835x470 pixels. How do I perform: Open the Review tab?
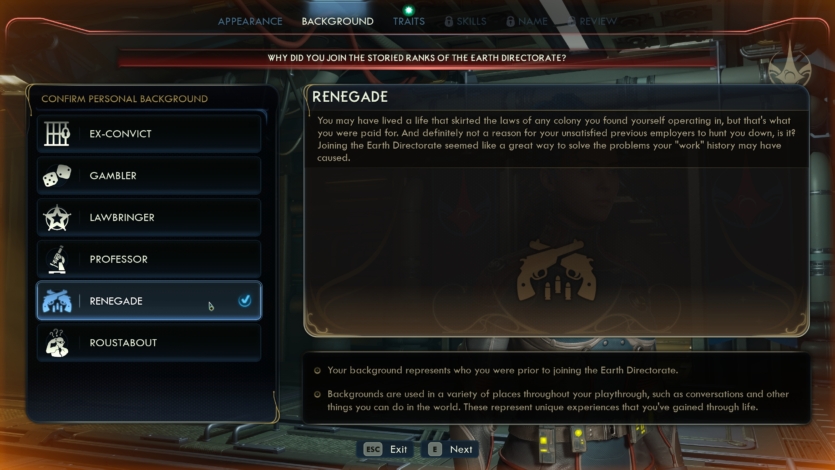coord(595,21)
